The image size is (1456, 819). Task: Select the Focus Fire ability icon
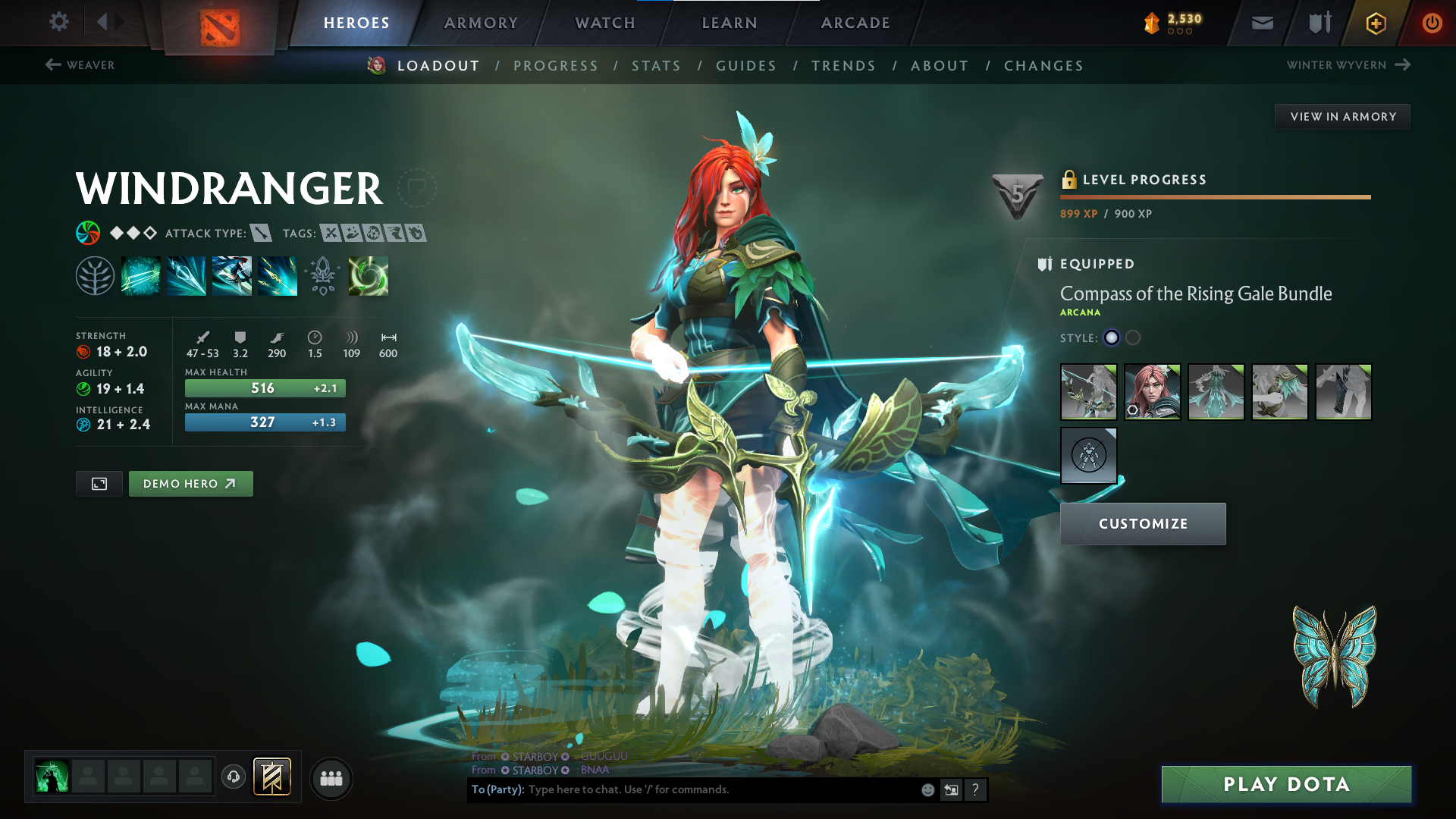pyautogui.click(x=278, y=275)
